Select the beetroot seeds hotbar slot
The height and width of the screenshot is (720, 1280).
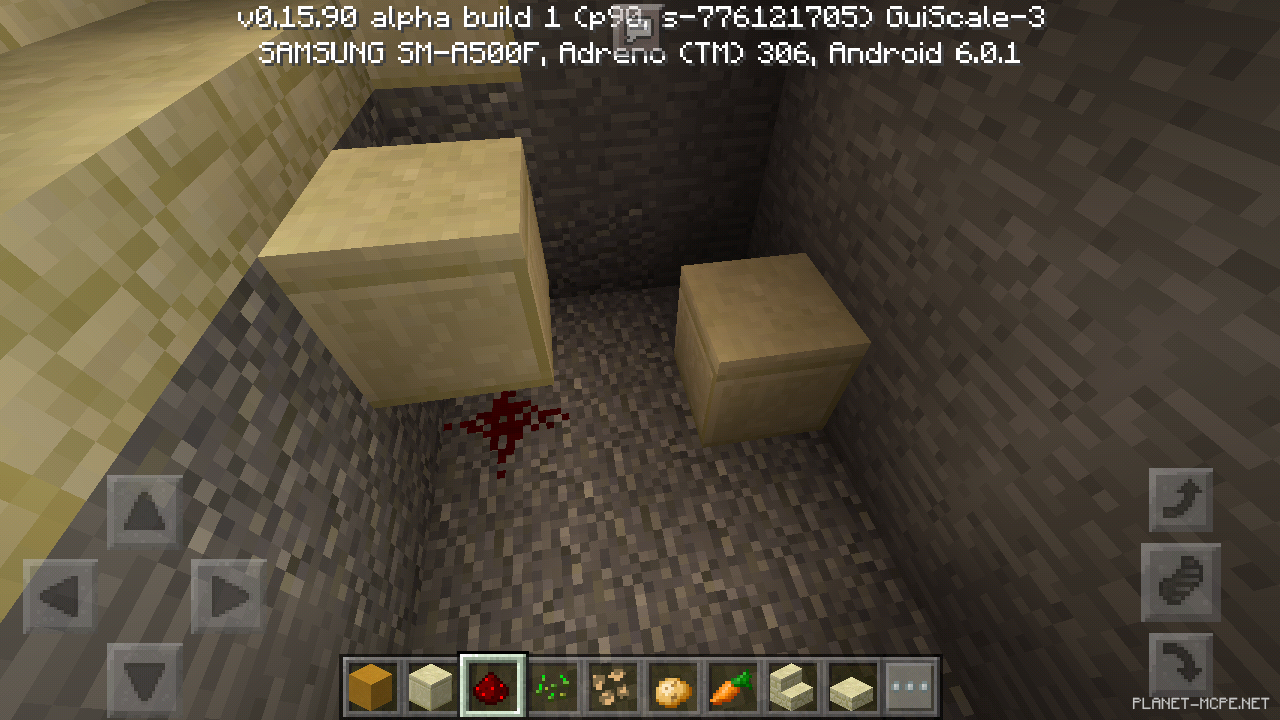pyautogui.click(x=553, y=684)
